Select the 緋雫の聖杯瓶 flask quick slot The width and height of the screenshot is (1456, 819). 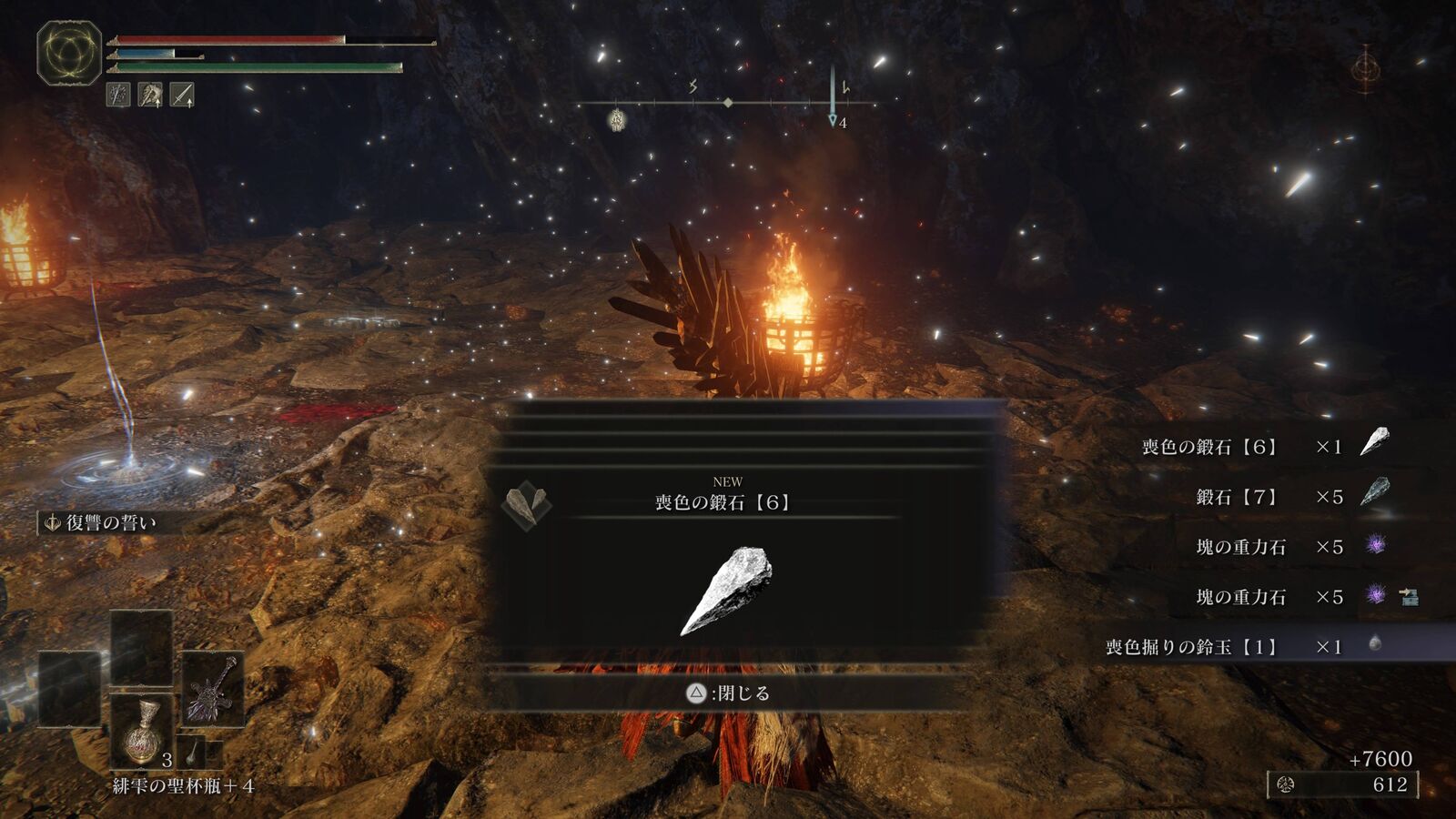click(141, 731)
